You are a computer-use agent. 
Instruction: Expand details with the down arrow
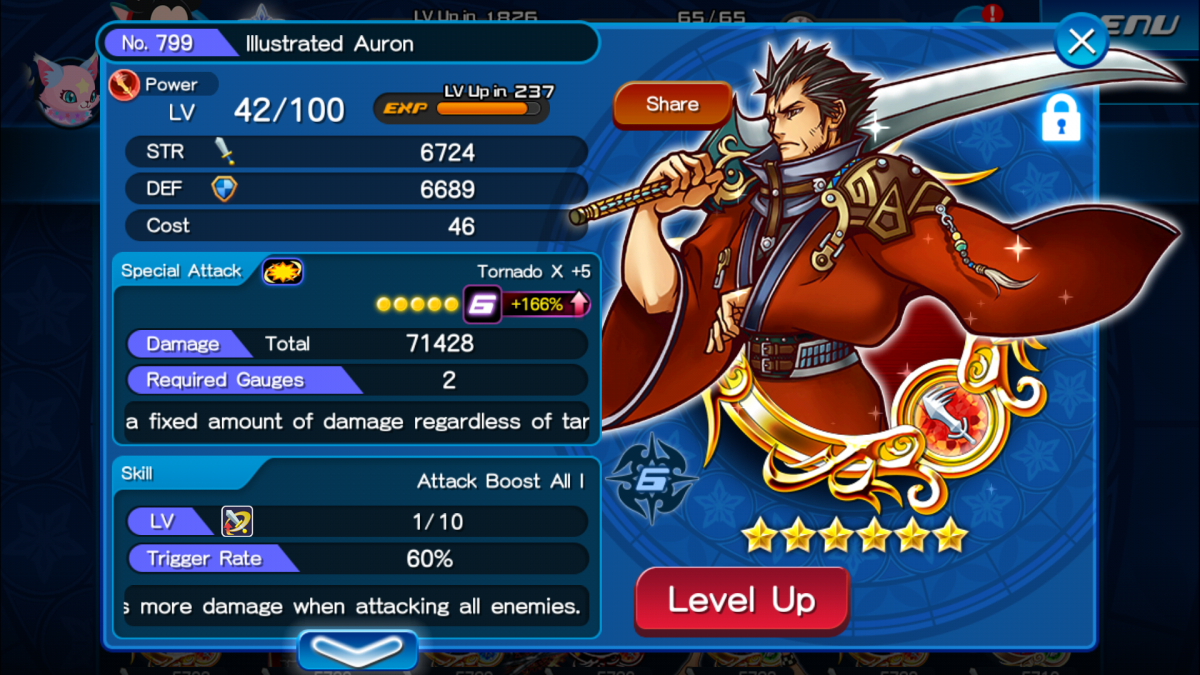[357, 651]
